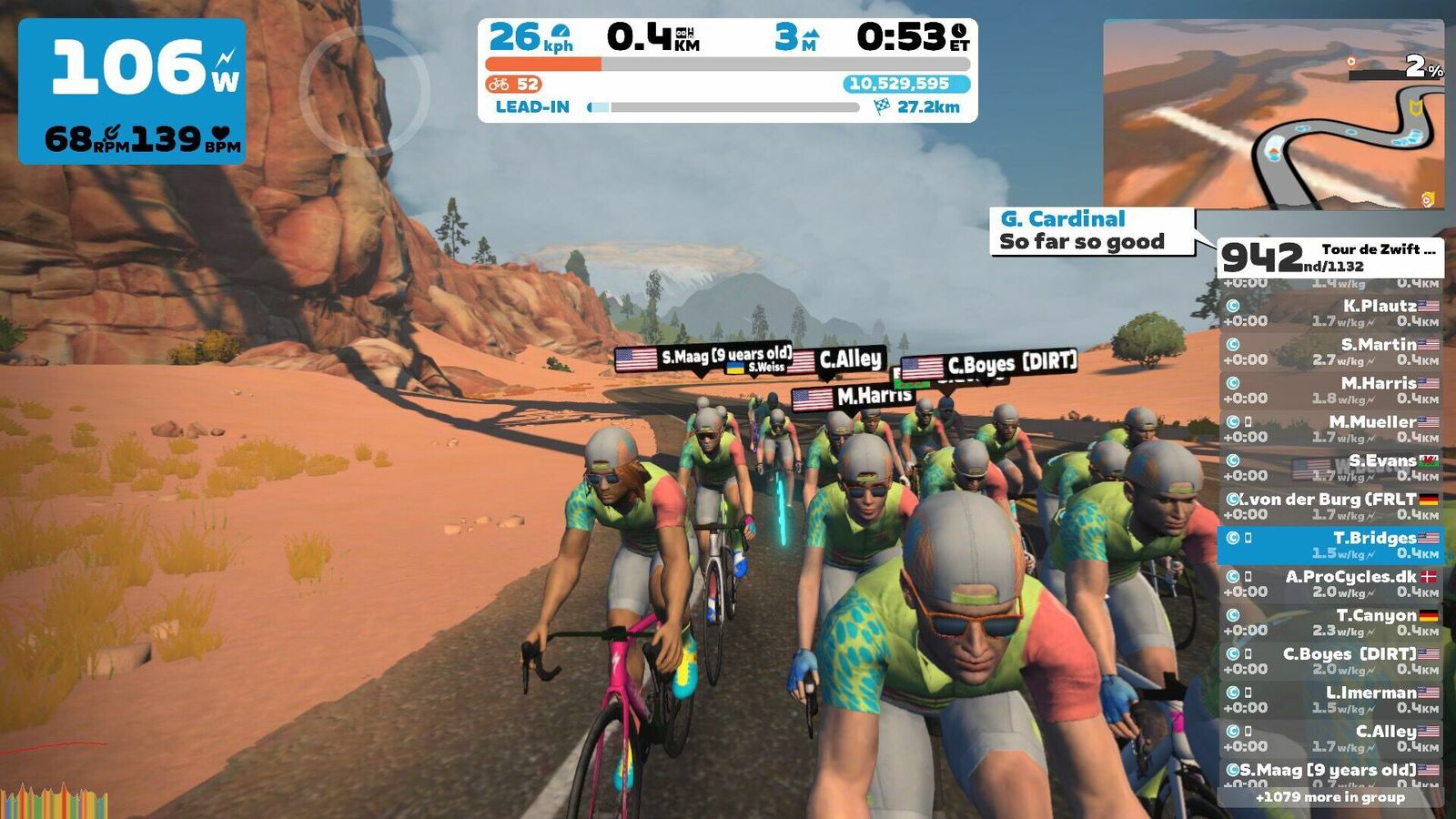Screen dimensions: 1456x819
Task: Click the empty power-up ring
Action: point(363,88)
